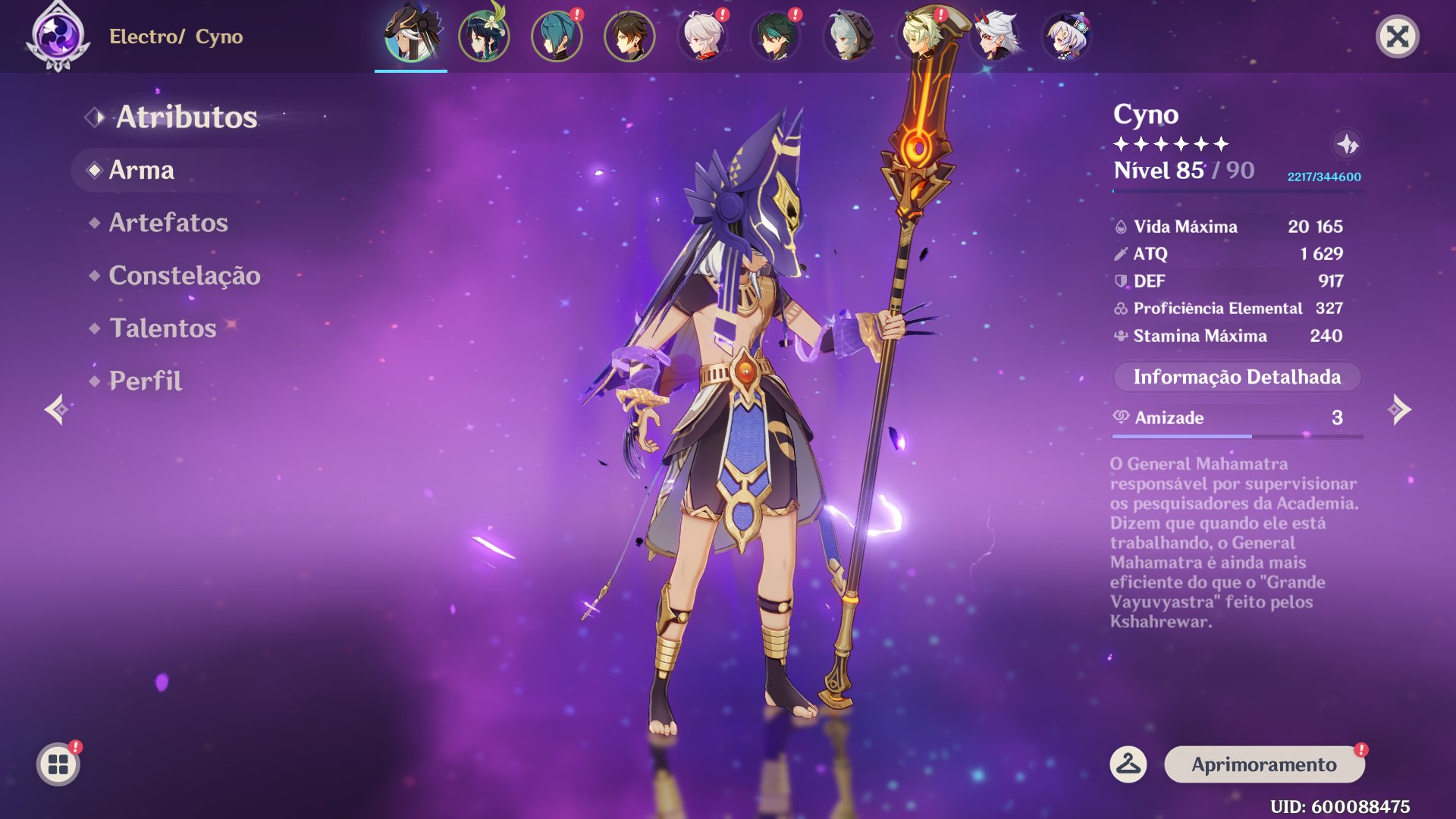Open Informação Detalhada
The width and height of the screenshot is (1456, 819).
point(1237,376)
